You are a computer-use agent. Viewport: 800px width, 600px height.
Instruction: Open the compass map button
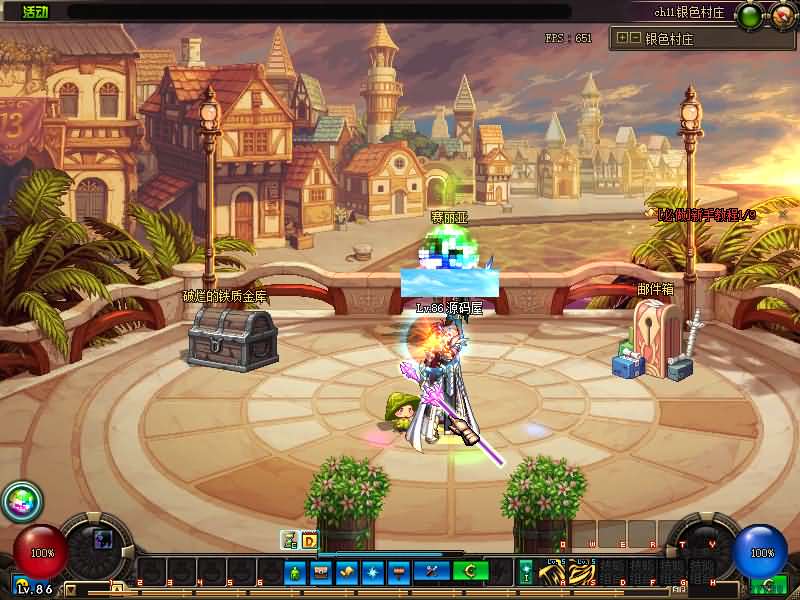point(781,15)
